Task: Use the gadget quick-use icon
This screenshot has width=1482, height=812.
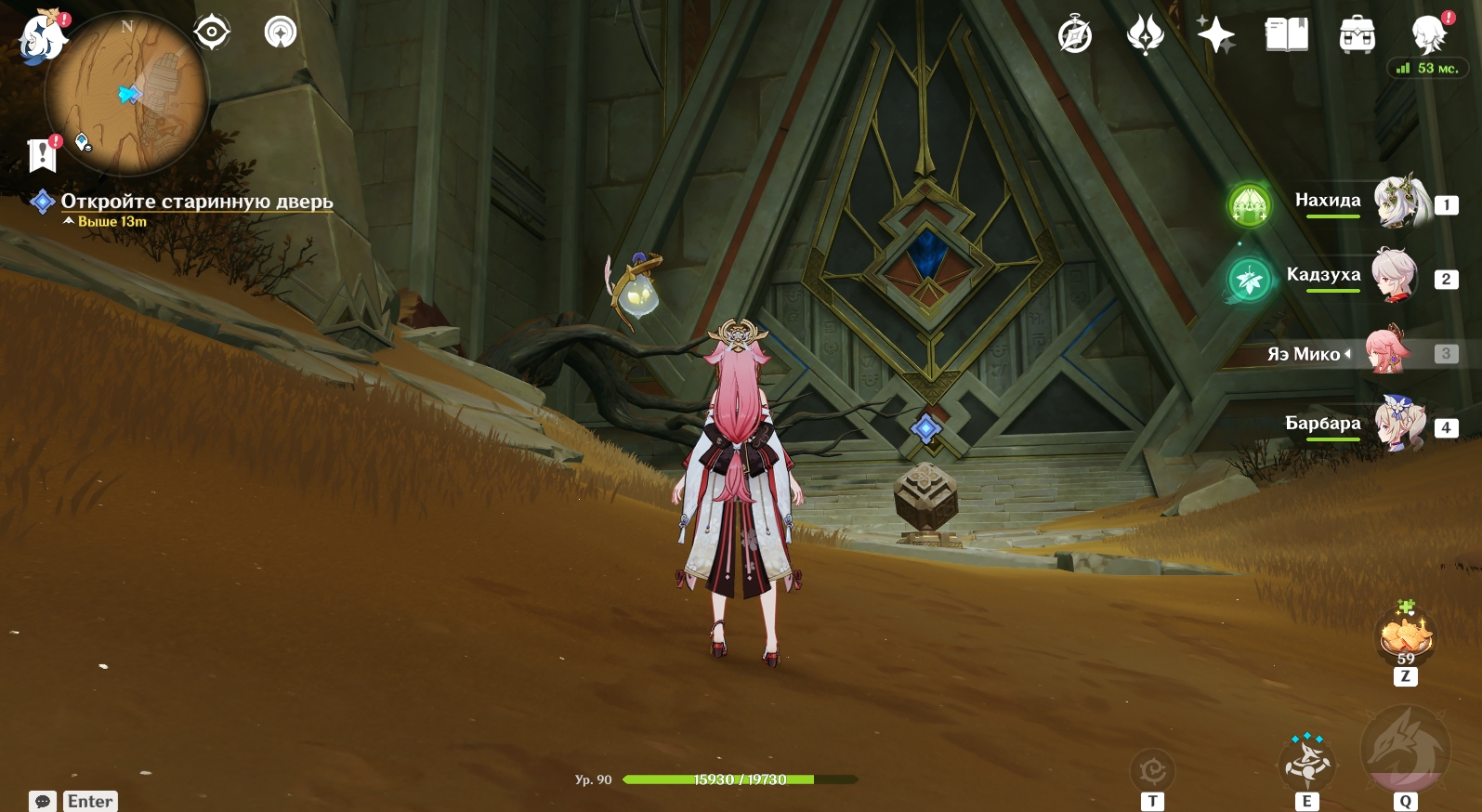Action: point(1152,770)
